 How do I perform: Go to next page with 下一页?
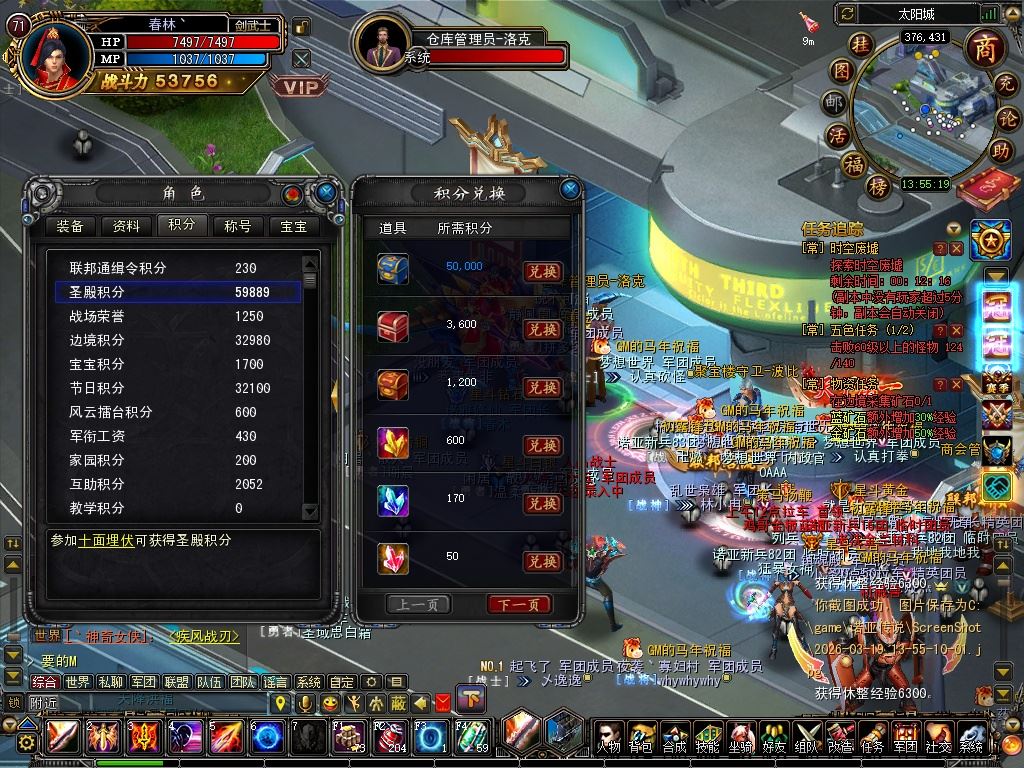coord(519,604)
